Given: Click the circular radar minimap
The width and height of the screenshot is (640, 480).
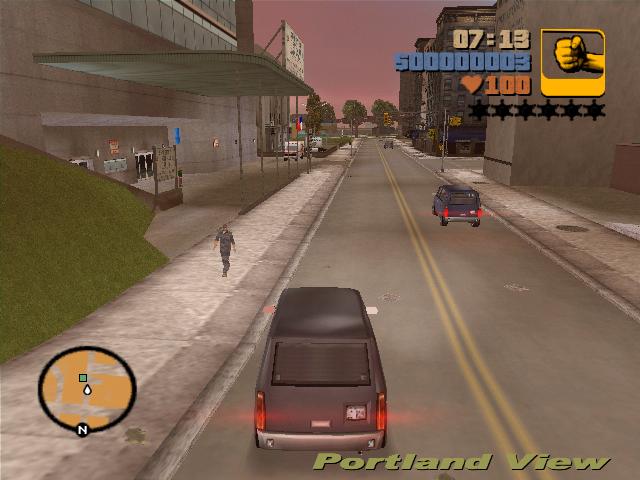Looking at the screenshot, I should click(x=87, y=388).
